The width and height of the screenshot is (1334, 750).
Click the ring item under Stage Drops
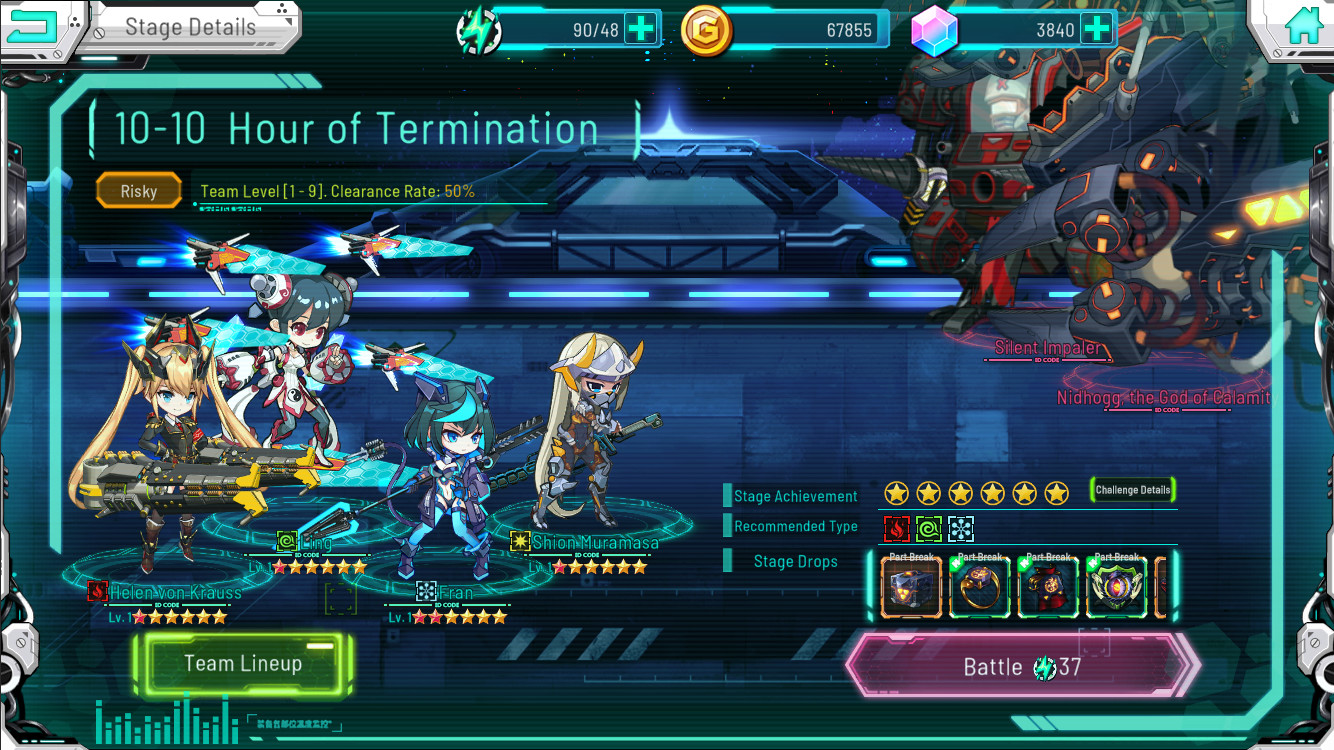979,587
